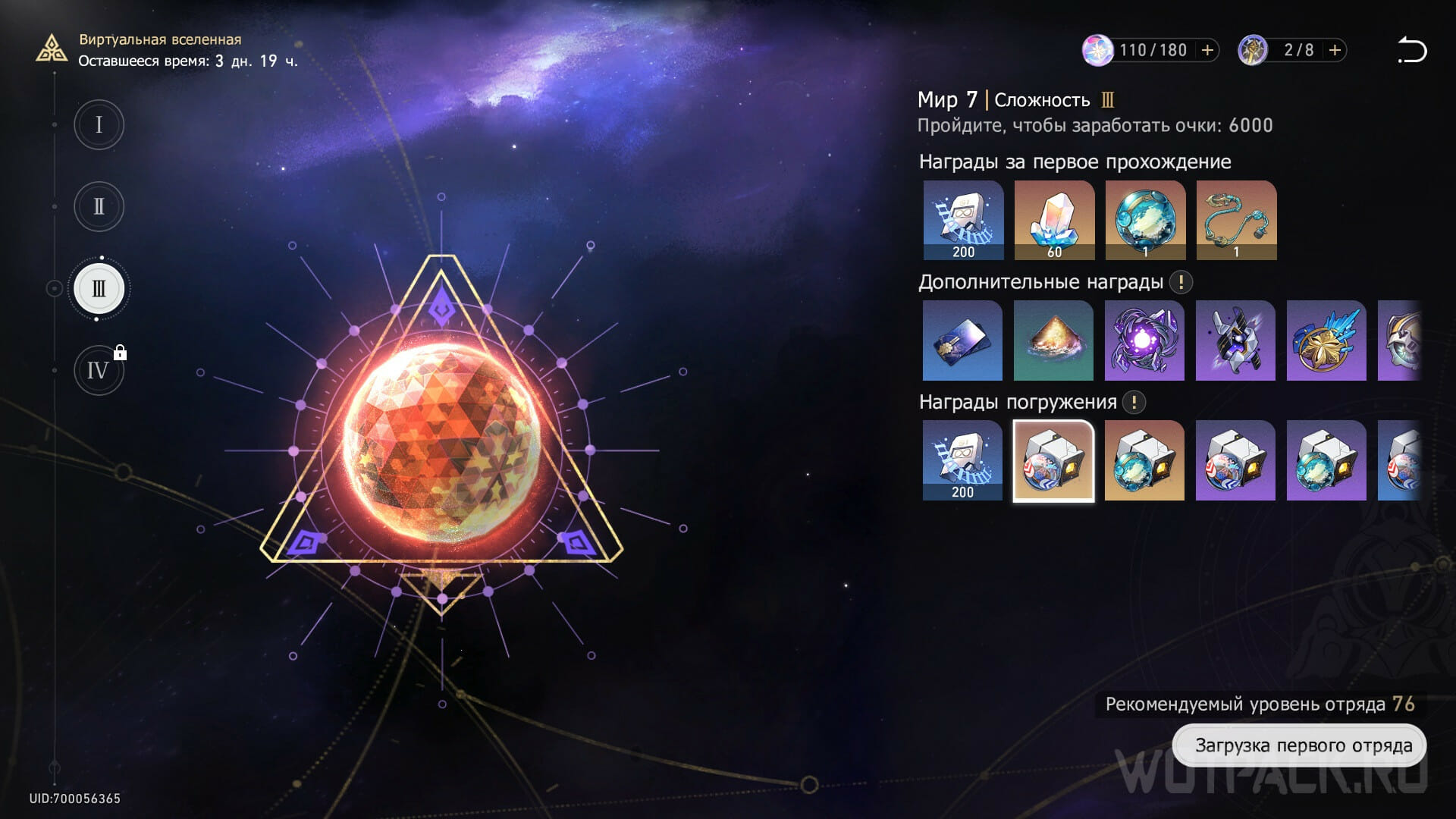This screenshot has width=1456, height=819.
Task: Select difficulty level I
Action: pos(99,124)
